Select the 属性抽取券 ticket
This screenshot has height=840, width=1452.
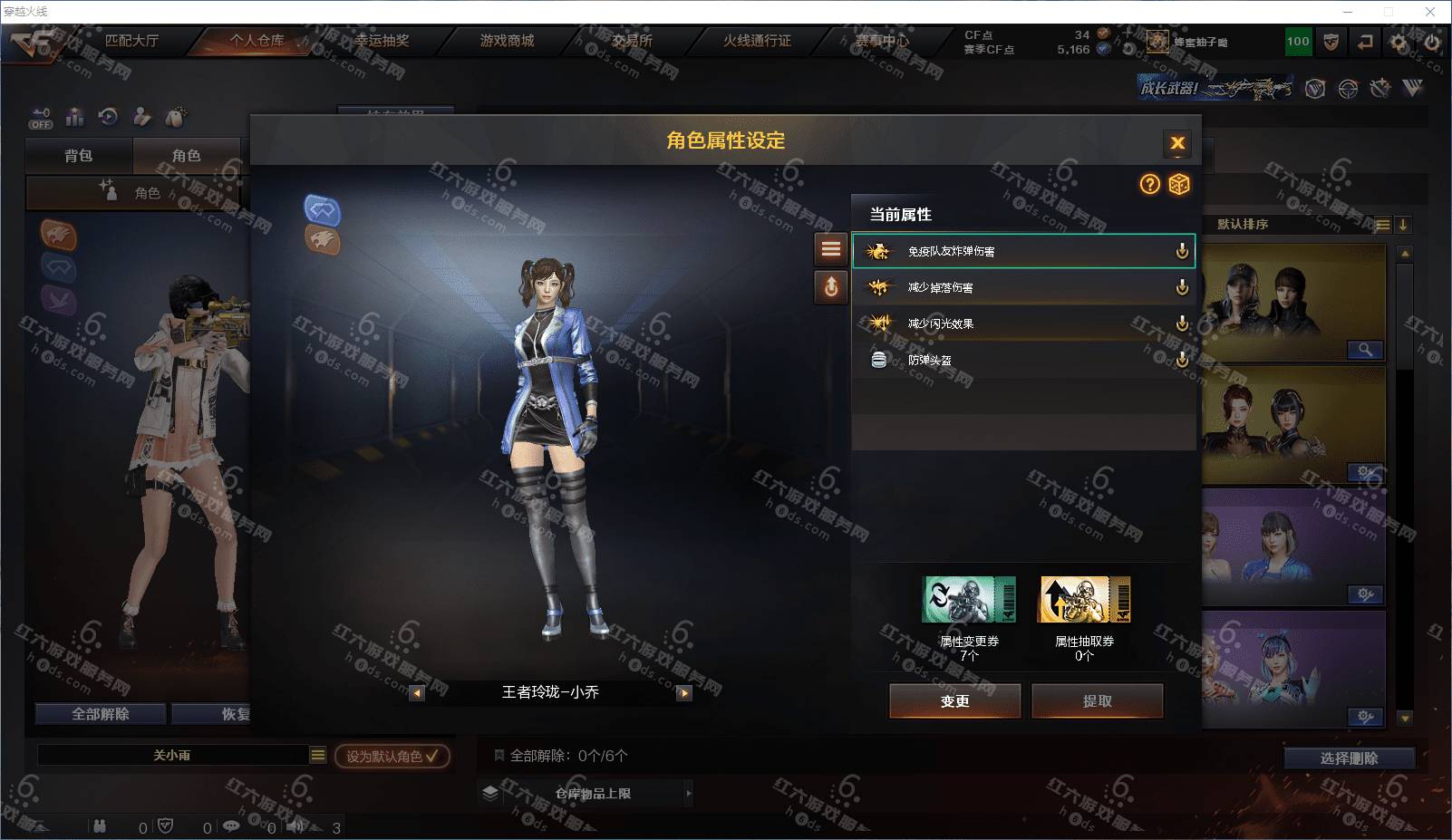(1084, 600)
